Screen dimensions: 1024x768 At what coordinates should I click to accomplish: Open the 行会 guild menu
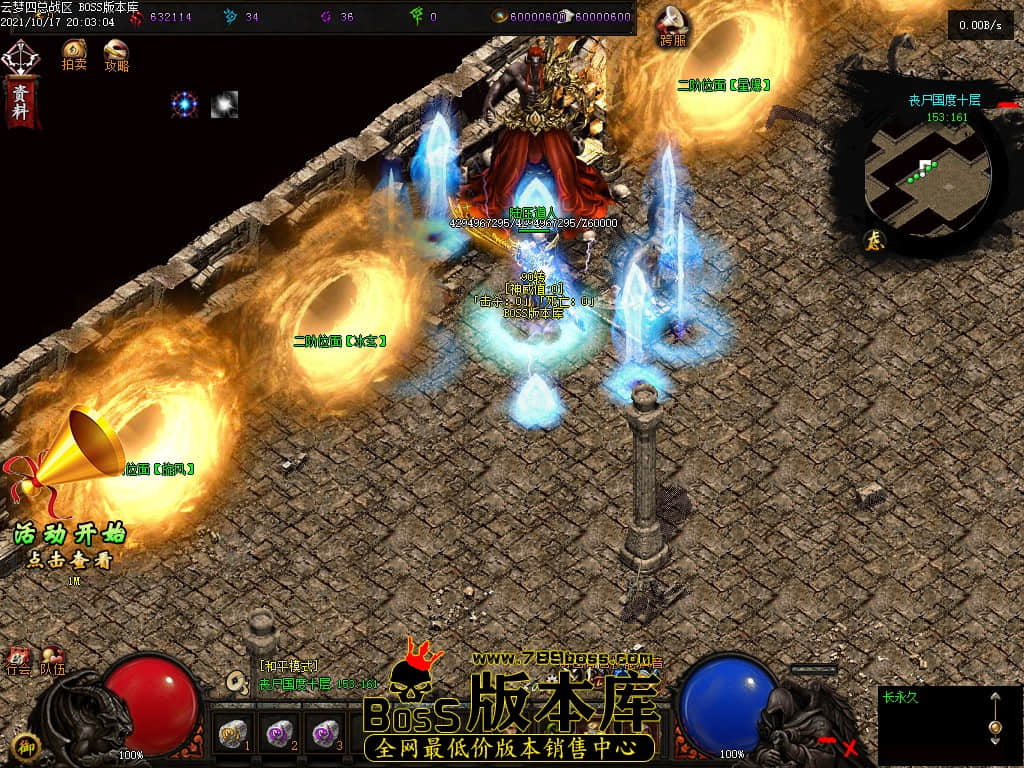[19, 661]
